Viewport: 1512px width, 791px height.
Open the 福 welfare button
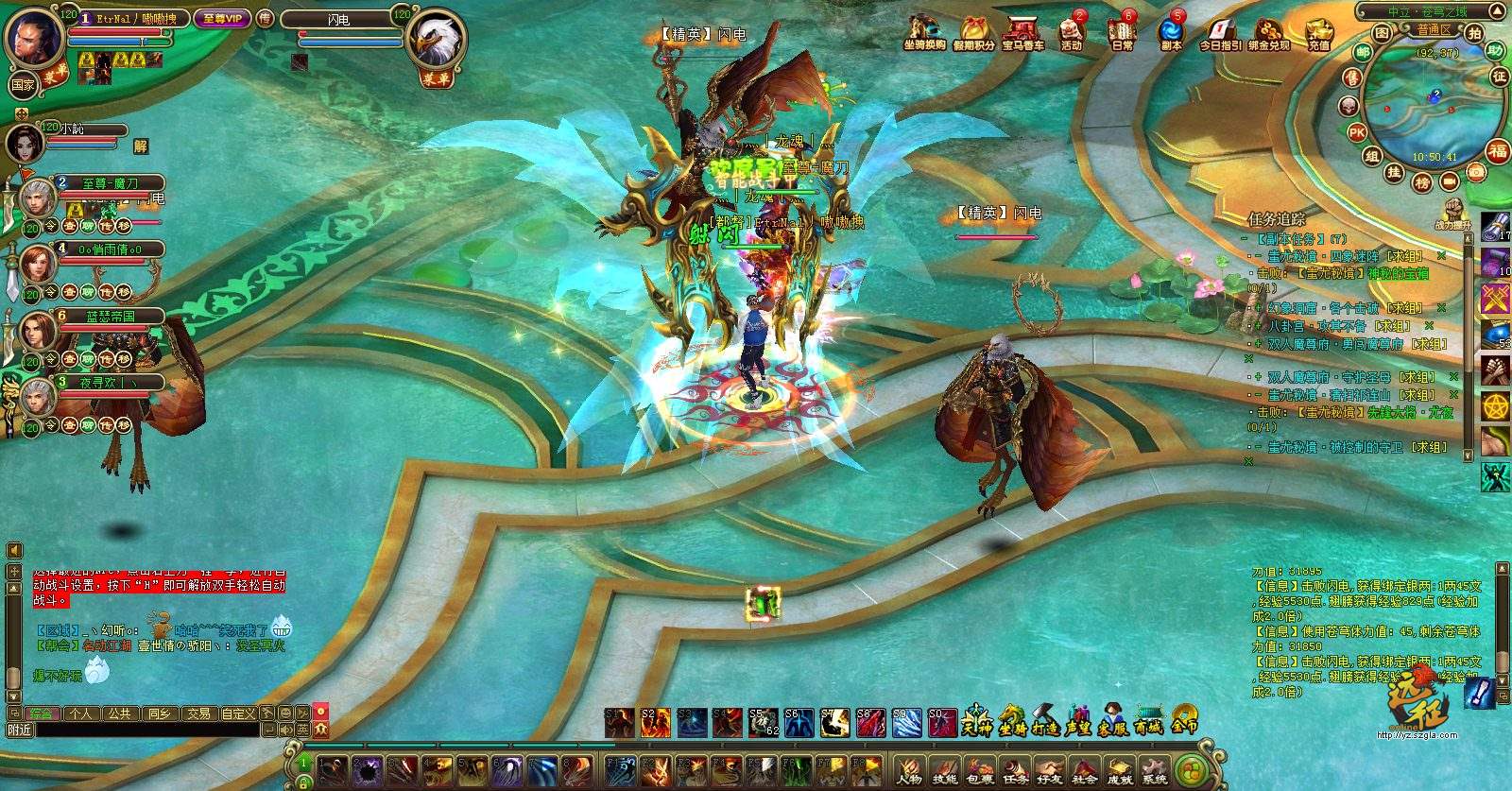(1498, 151)
